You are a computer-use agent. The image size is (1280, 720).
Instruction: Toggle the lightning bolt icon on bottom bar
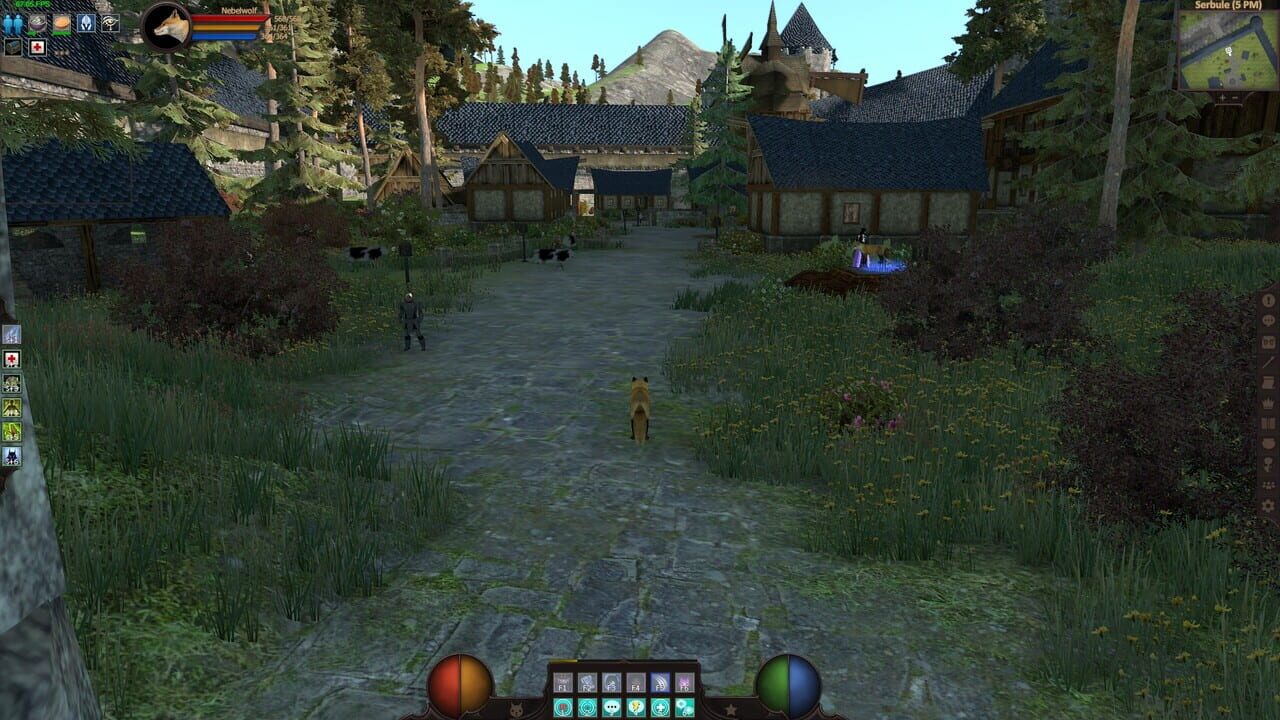pyautogui.click(x=635, y=707)
